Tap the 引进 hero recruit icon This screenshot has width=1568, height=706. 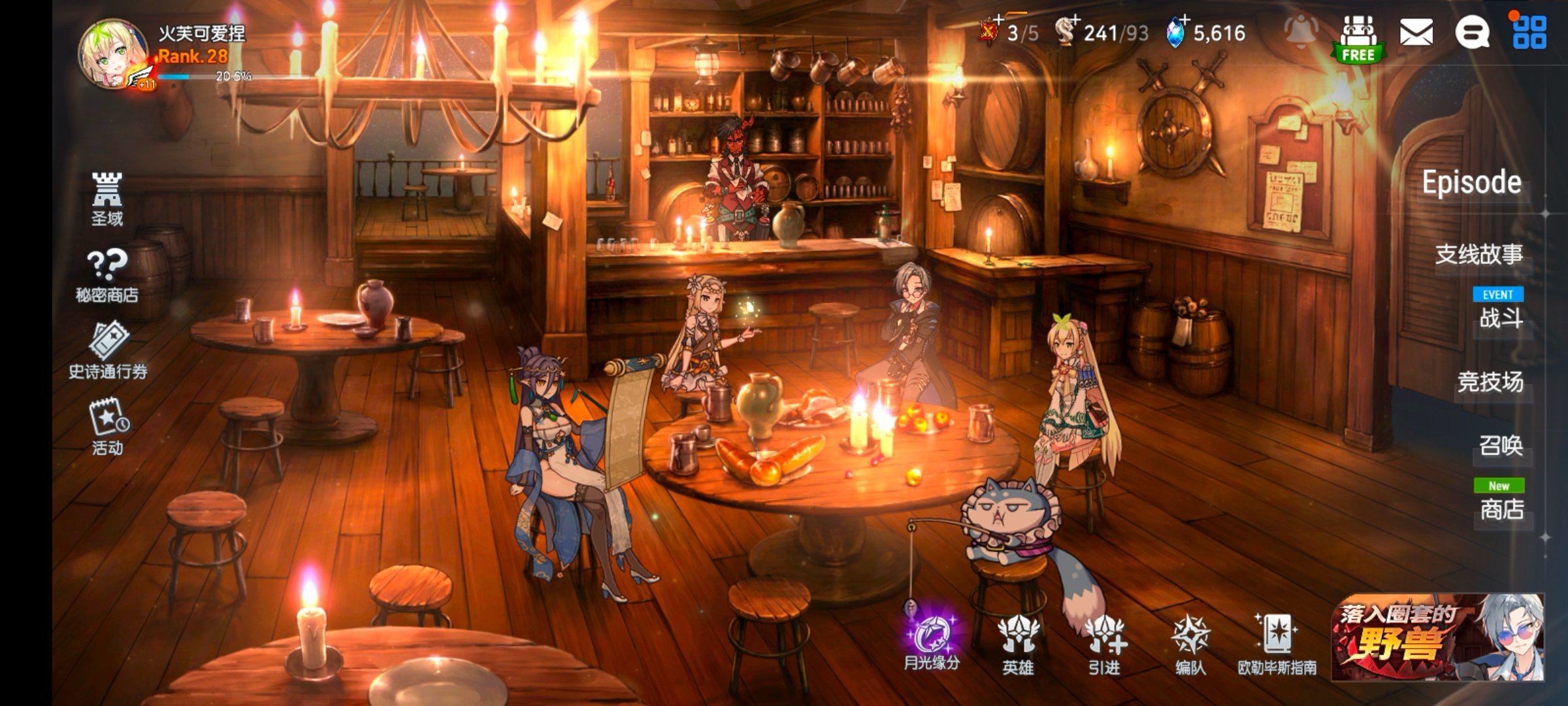[1104, 645]
